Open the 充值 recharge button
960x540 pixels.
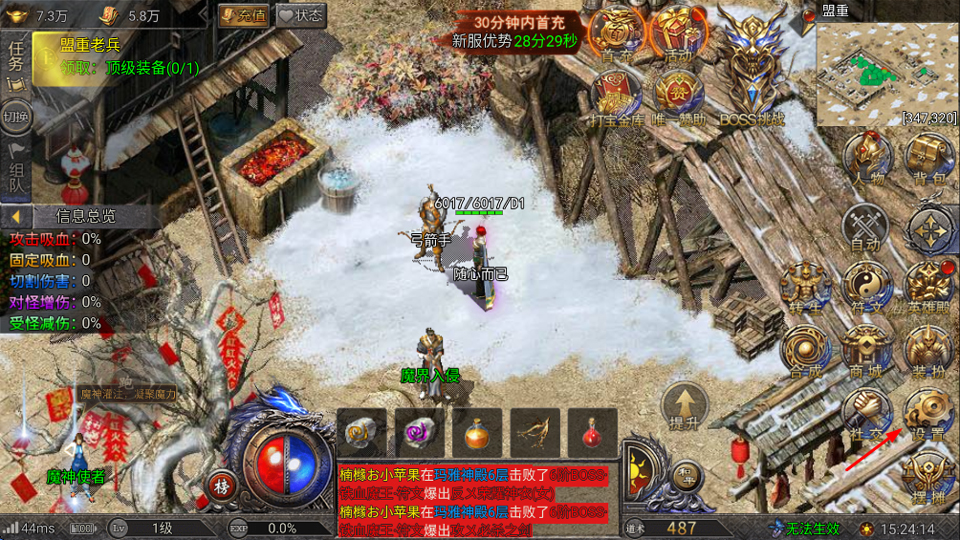click(x=243, y=15)
